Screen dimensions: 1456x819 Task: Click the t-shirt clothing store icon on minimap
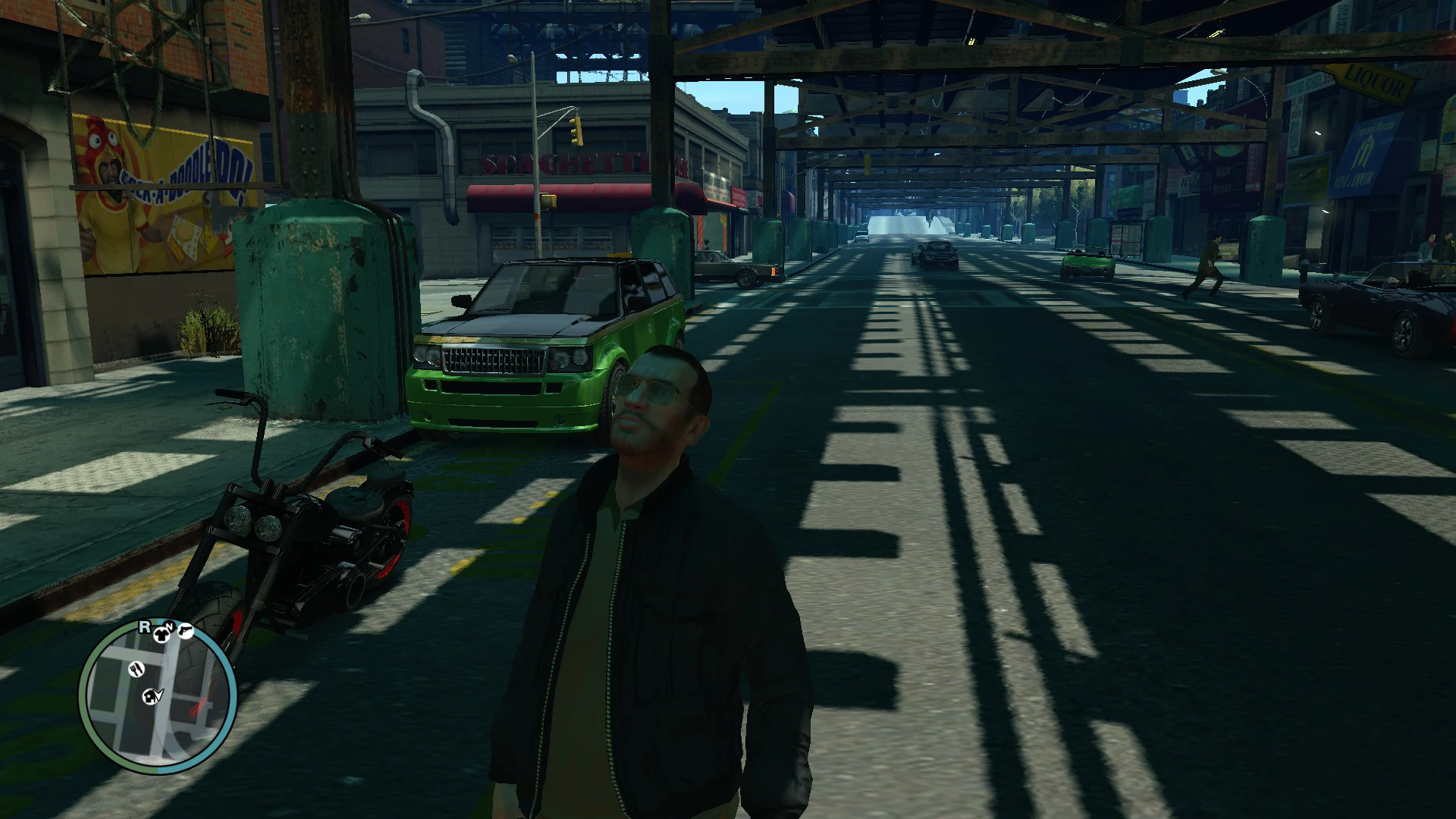[162, 635]
